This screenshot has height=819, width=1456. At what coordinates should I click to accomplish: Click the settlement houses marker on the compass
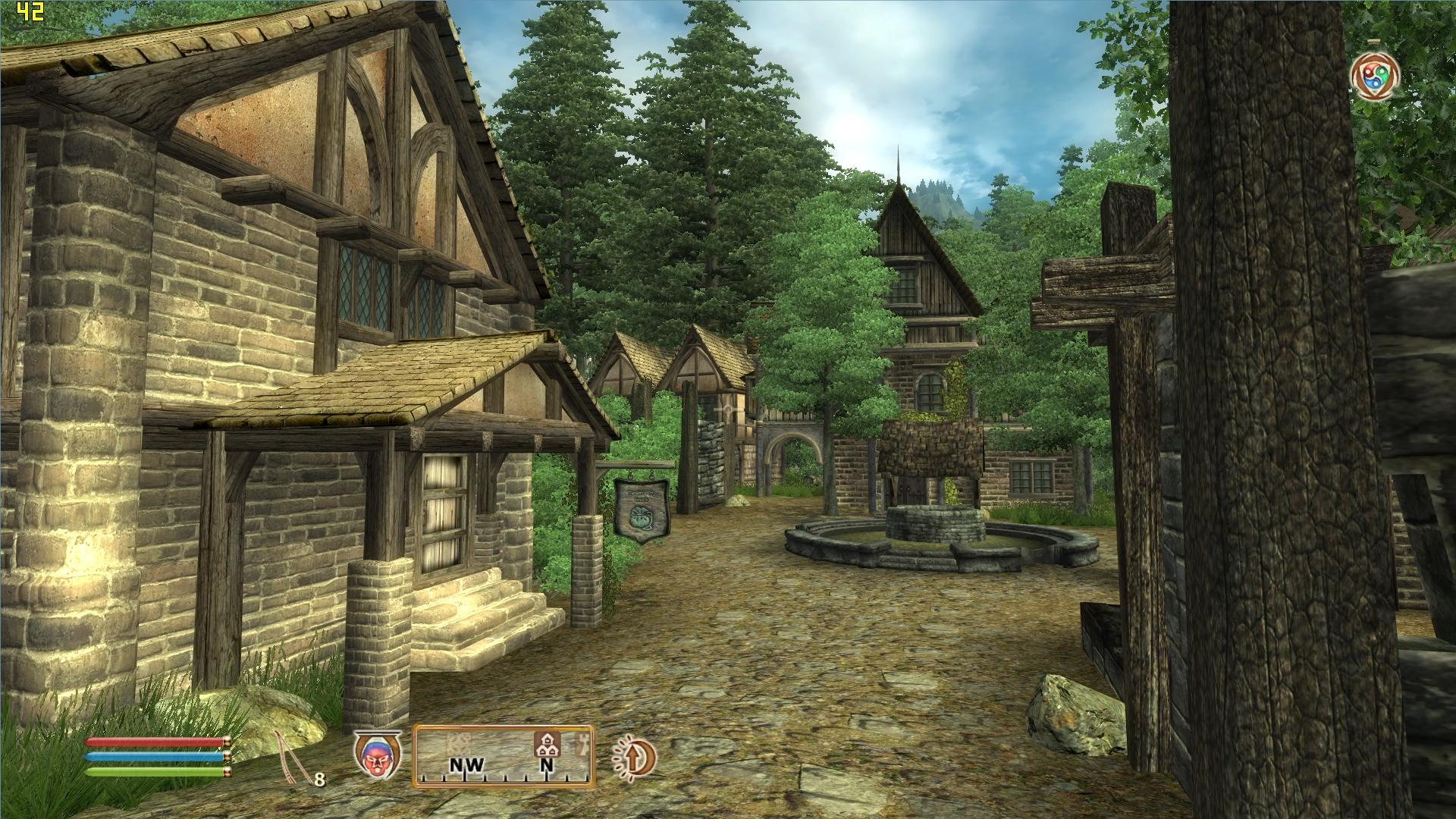(x=544, y=744)
